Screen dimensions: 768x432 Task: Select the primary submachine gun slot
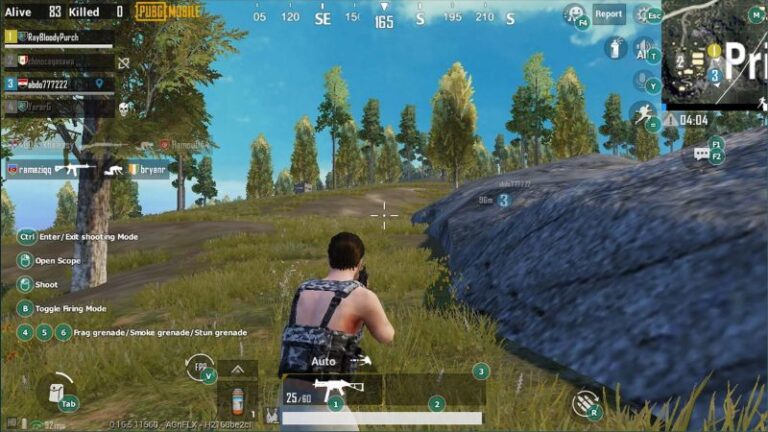coord(331,389)
